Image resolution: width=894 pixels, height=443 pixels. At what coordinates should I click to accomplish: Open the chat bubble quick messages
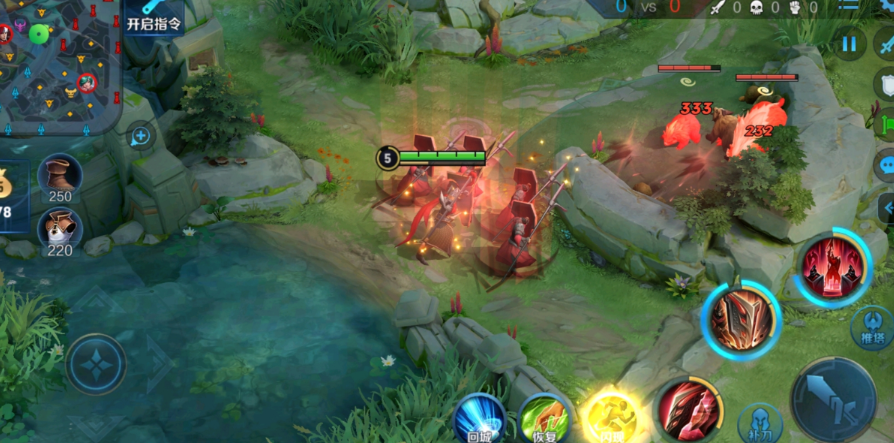(886, 165)
